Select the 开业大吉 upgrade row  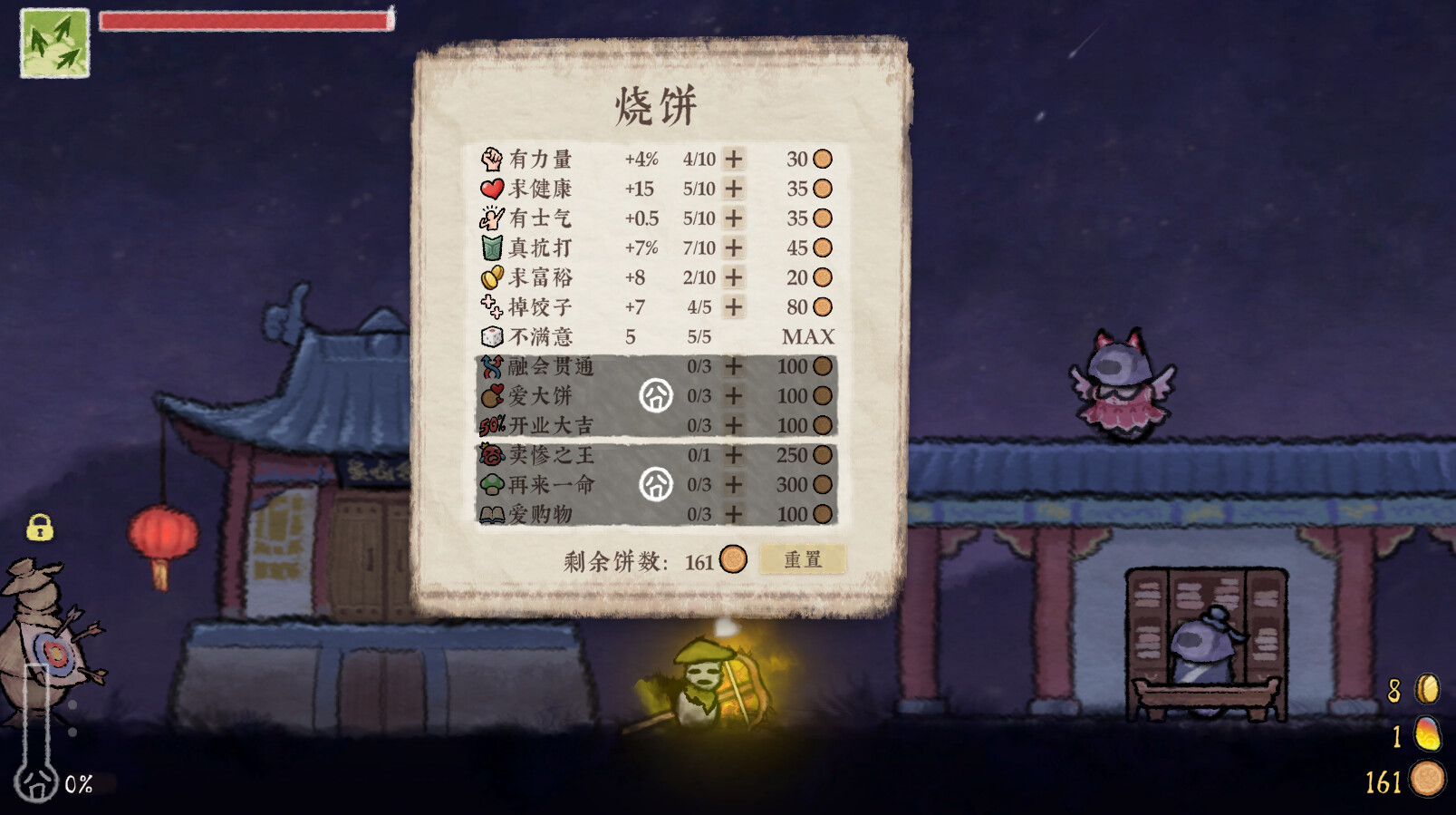[551, 425]
